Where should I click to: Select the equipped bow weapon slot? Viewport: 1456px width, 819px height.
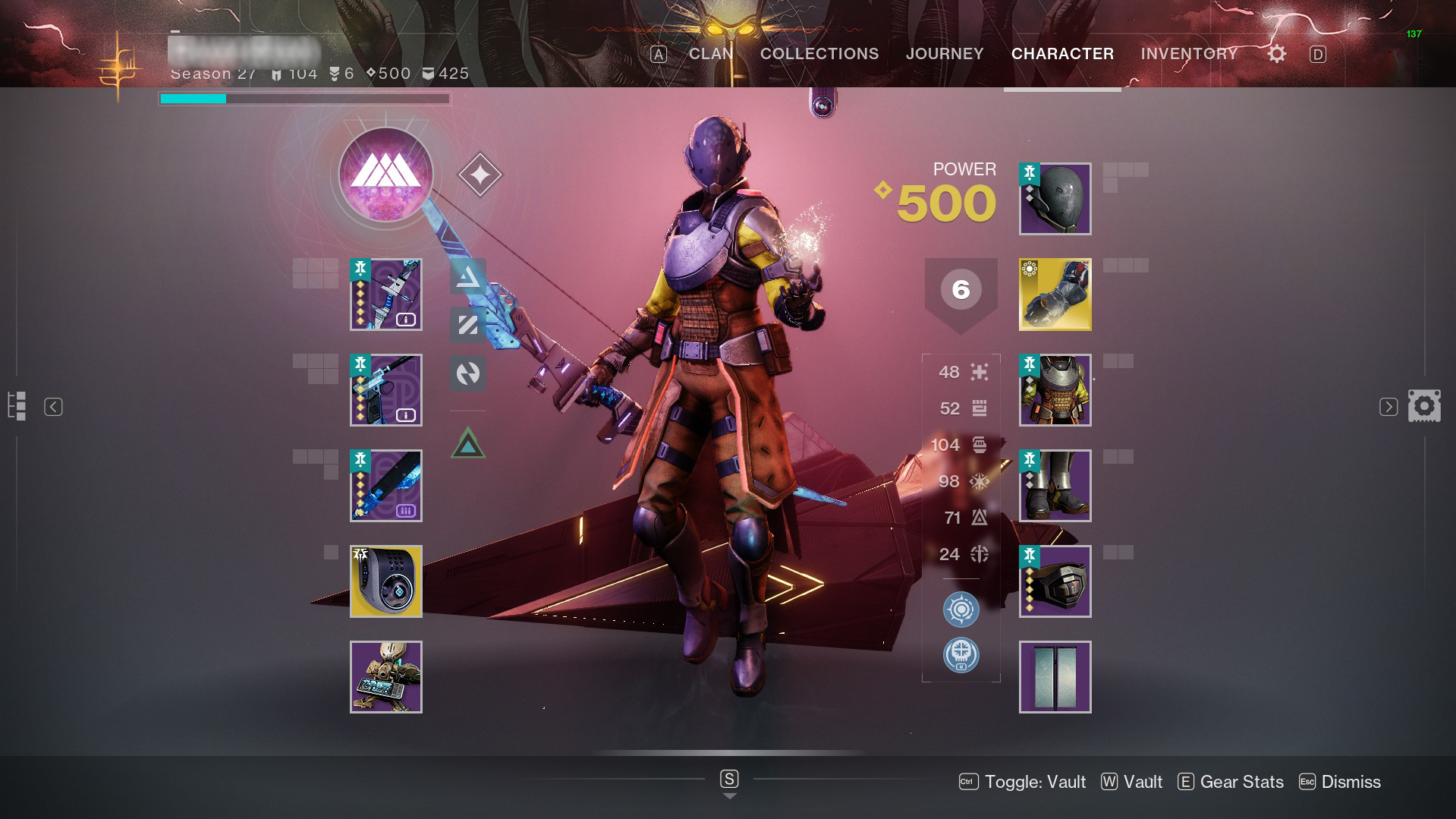coord(386,295)
